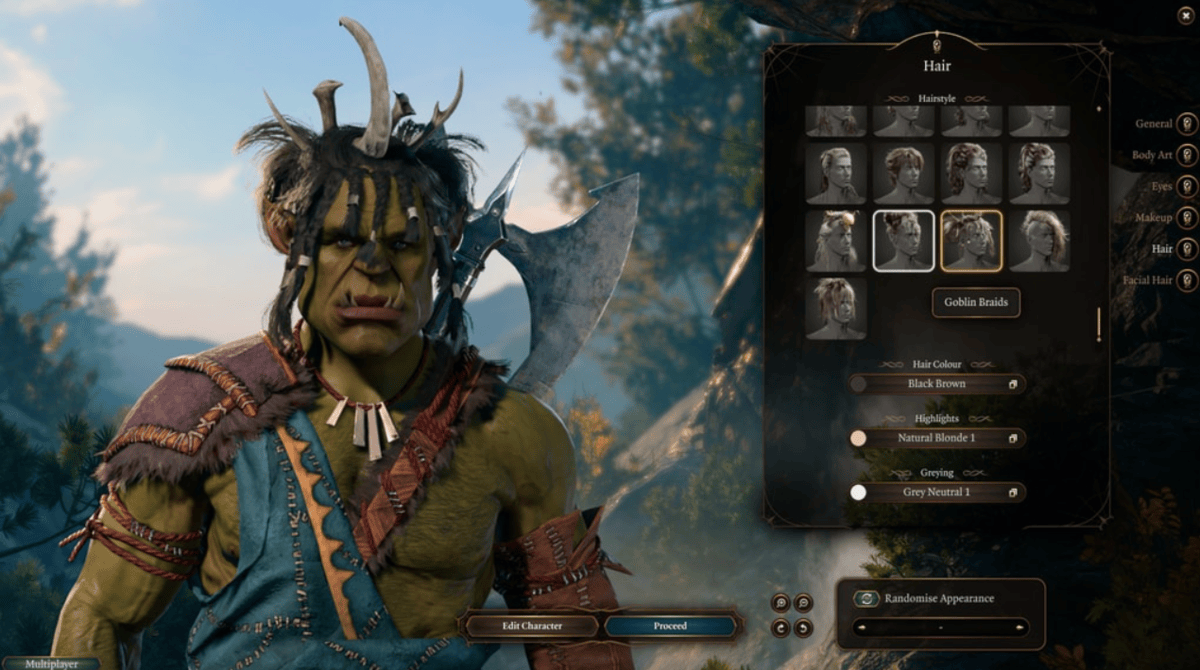Open the Edit Character option
The image size is (1200, 670).
pos(532,626)
